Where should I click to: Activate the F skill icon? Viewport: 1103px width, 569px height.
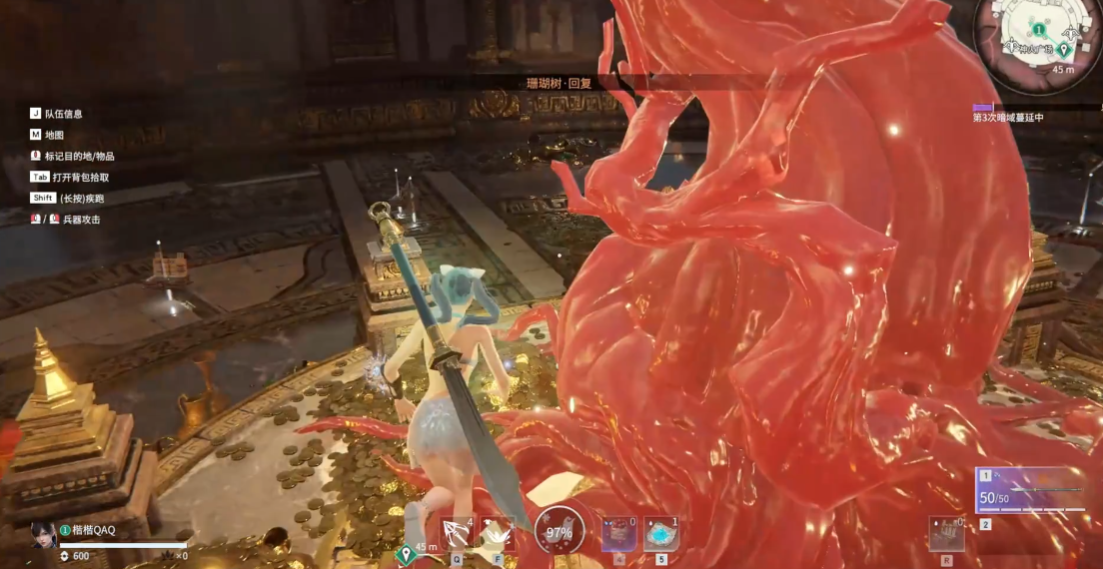click(496, 534)
